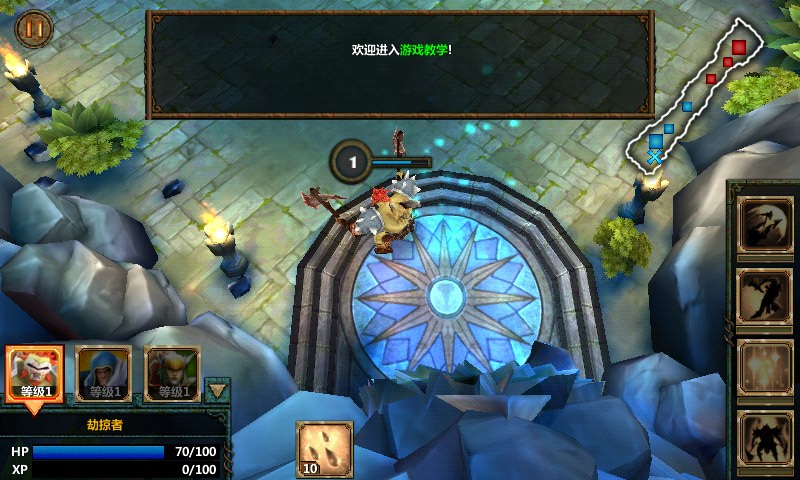The height and width of the screenshot is (480, 800).
Task: Activate the glowing sparkle skill icon
Action: 765,367
